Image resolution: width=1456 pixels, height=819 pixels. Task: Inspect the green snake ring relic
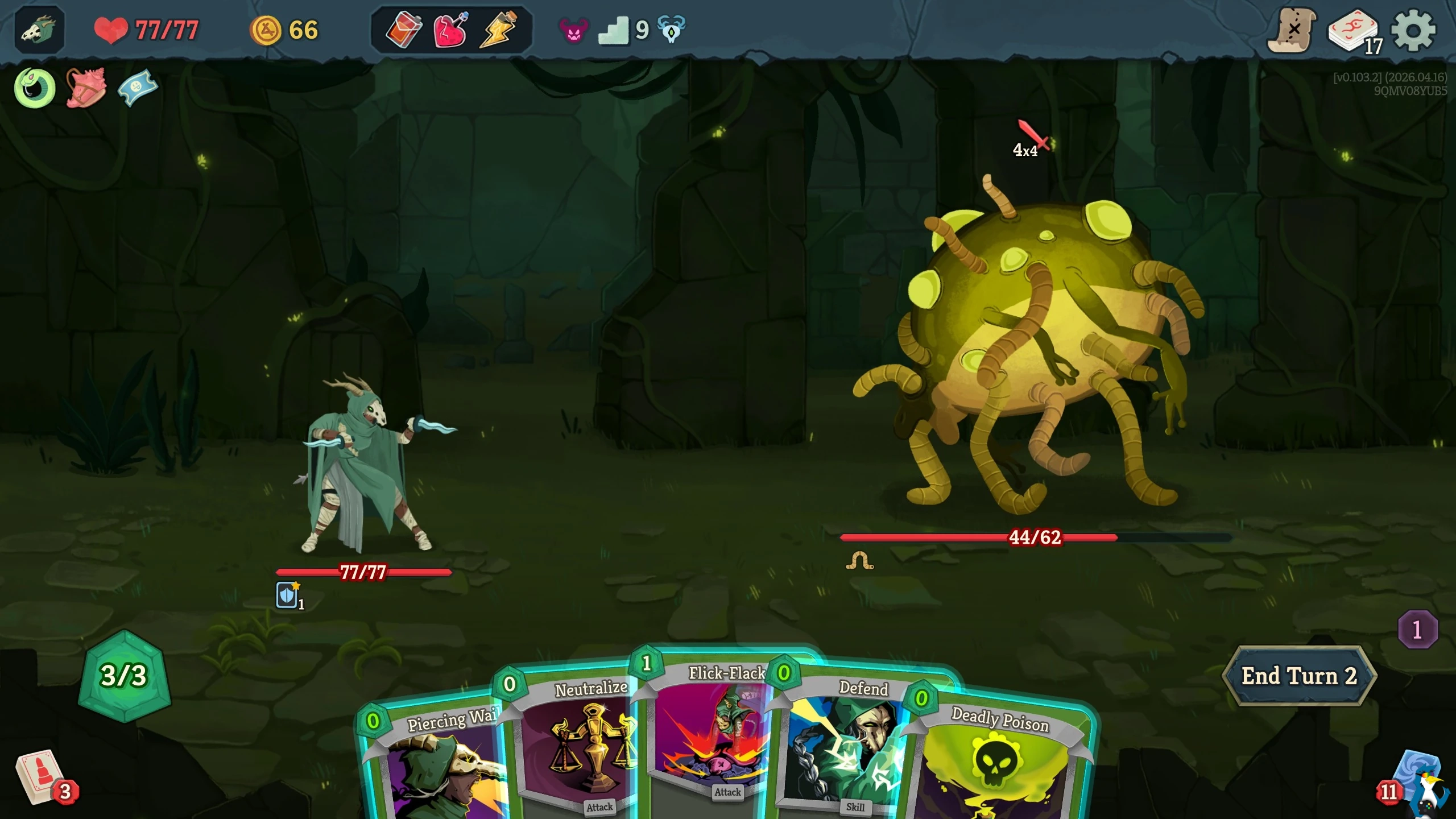tap(35, 88)
